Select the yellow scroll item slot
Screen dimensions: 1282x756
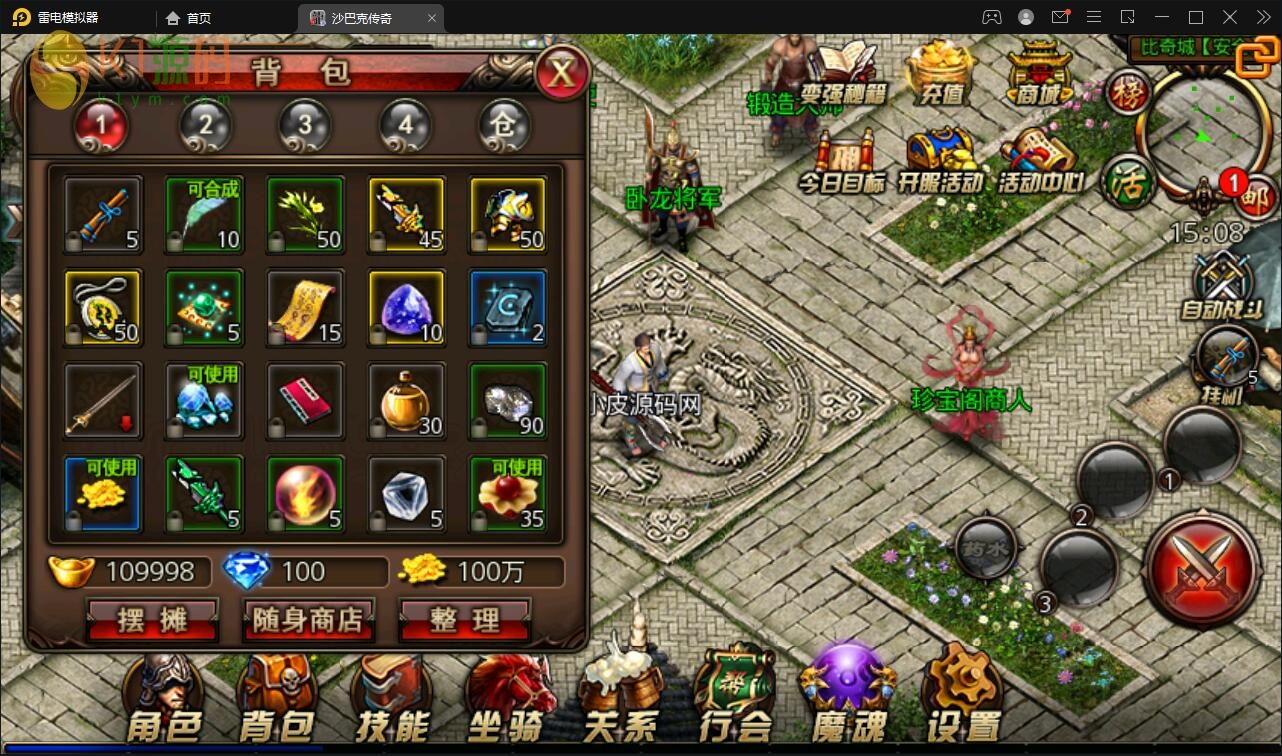[306, 308]
